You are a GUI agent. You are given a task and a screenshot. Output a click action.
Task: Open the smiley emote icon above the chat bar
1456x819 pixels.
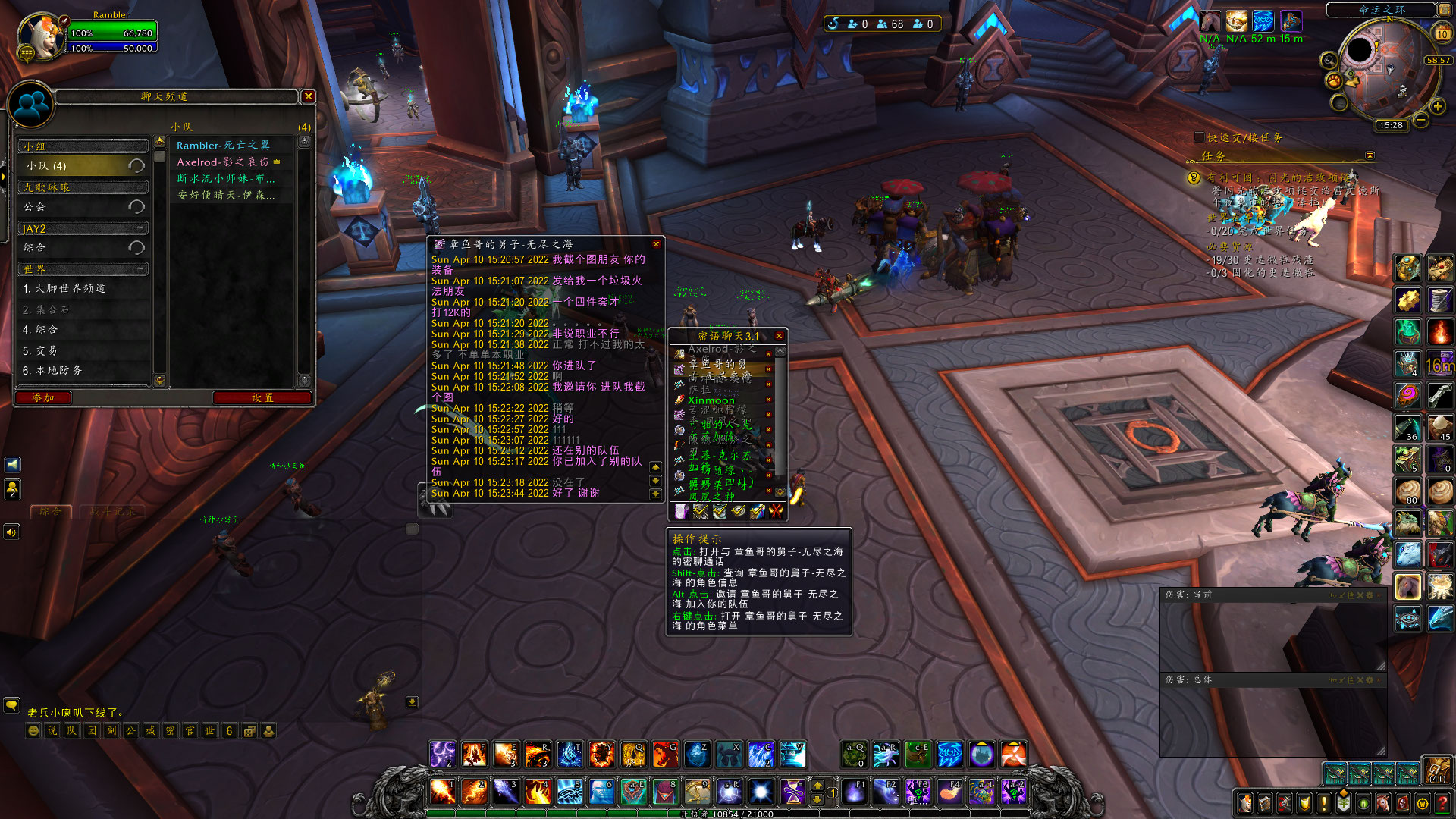pyautogui.click(x=32, y=730)
